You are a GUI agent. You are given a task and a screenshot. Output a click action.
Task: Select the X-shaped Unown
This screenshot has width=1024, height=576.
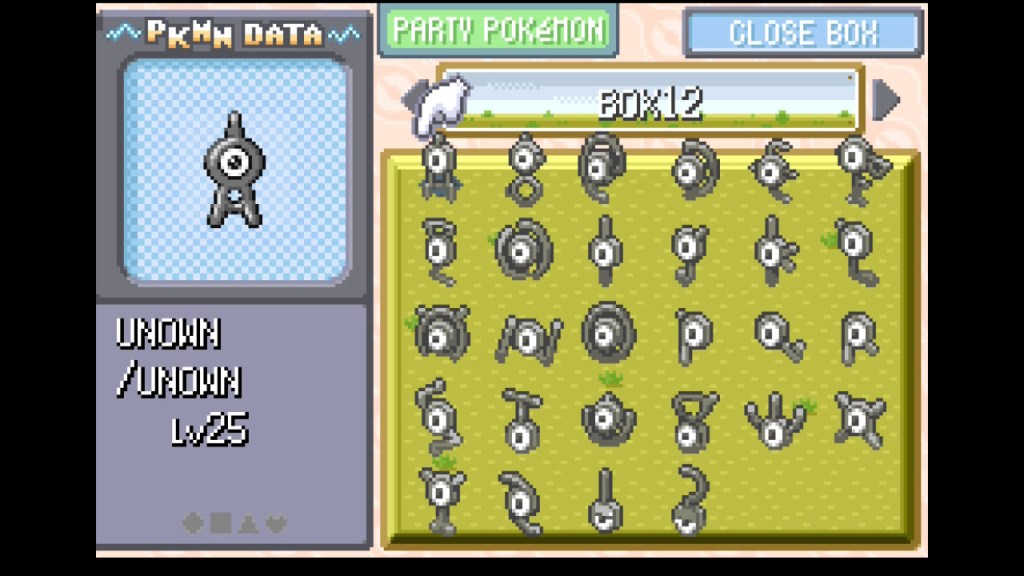point(860,418)
